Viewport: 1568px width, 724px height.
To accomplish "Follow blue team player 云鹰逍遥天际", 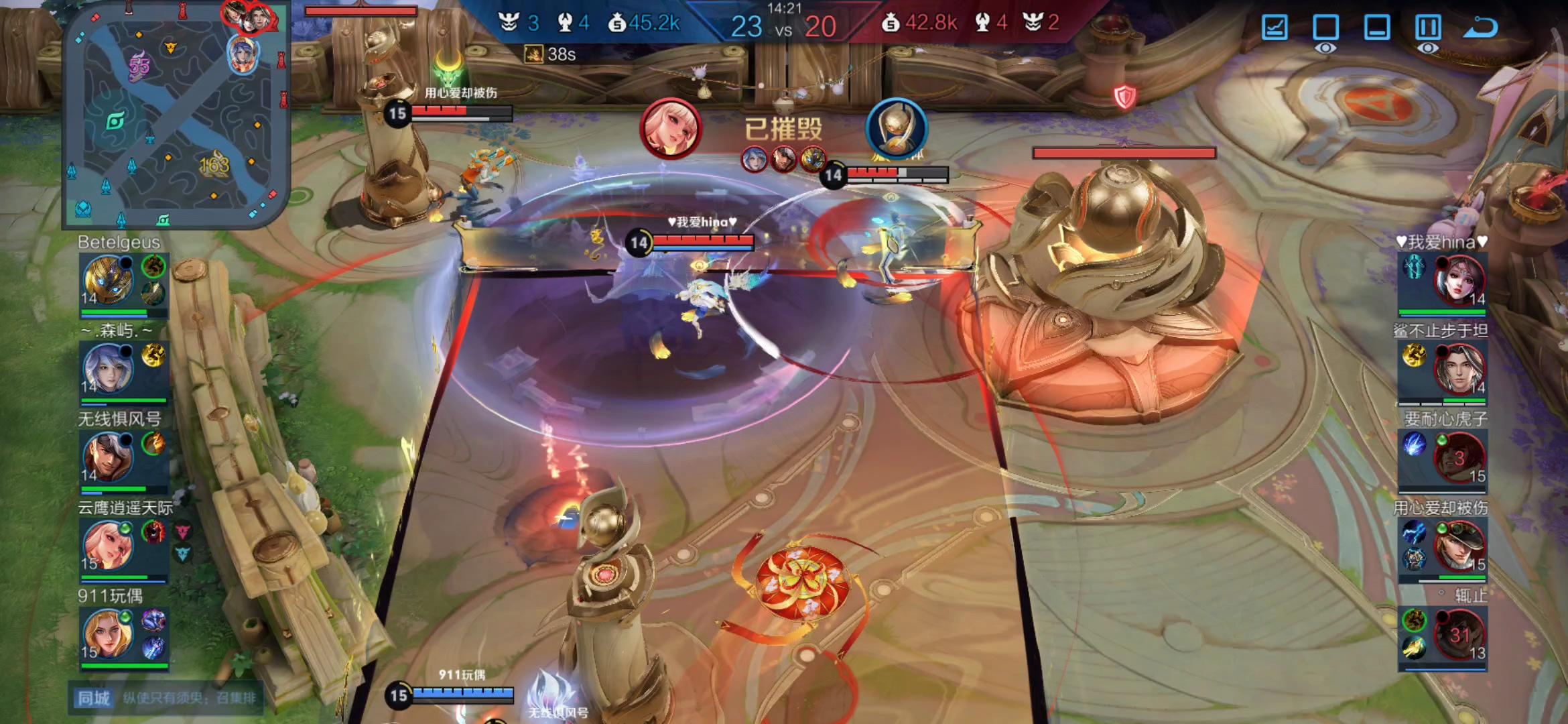I will point(108,545).
